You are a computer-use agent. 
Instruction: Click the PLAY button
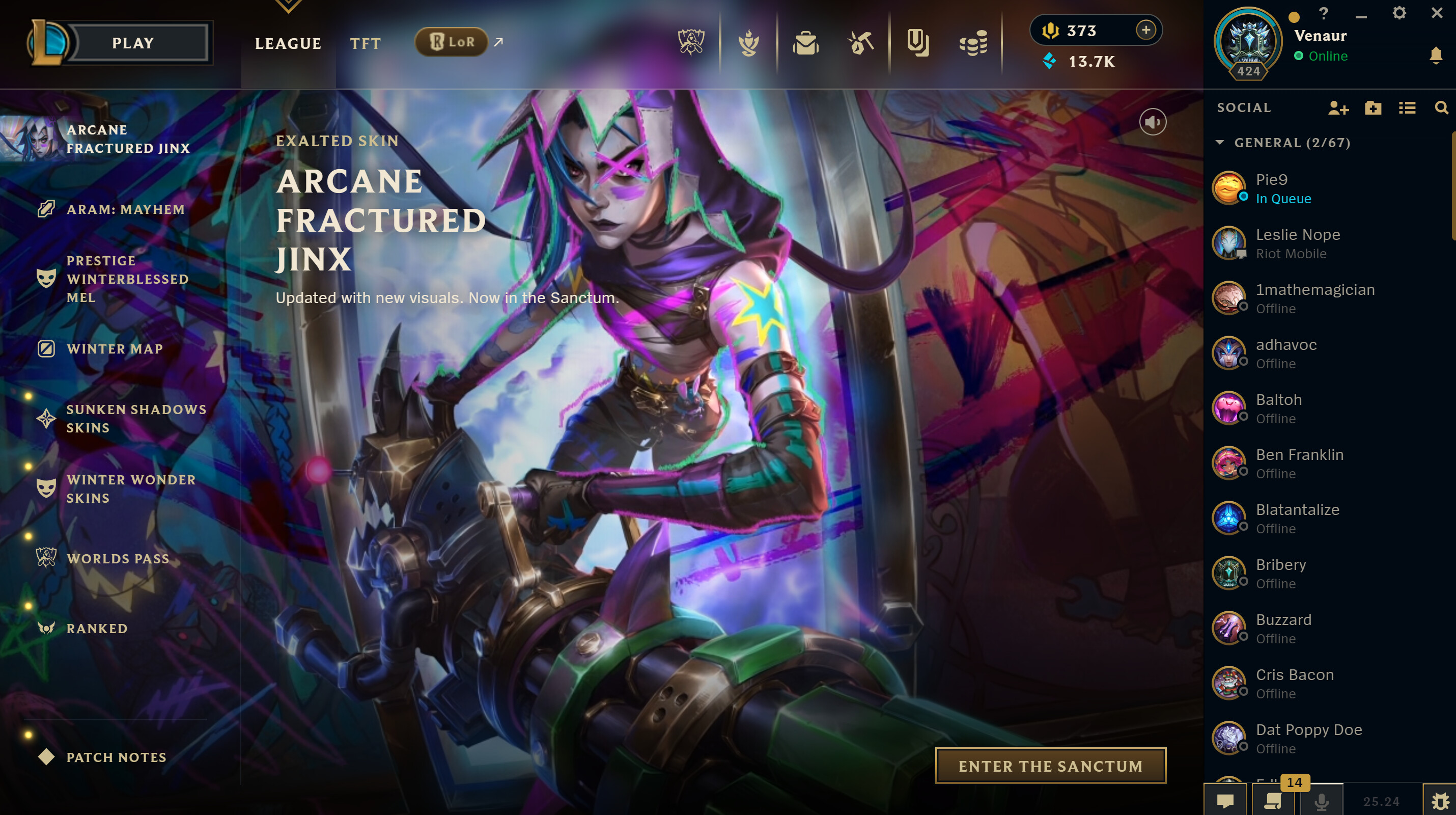coord(133,43)
